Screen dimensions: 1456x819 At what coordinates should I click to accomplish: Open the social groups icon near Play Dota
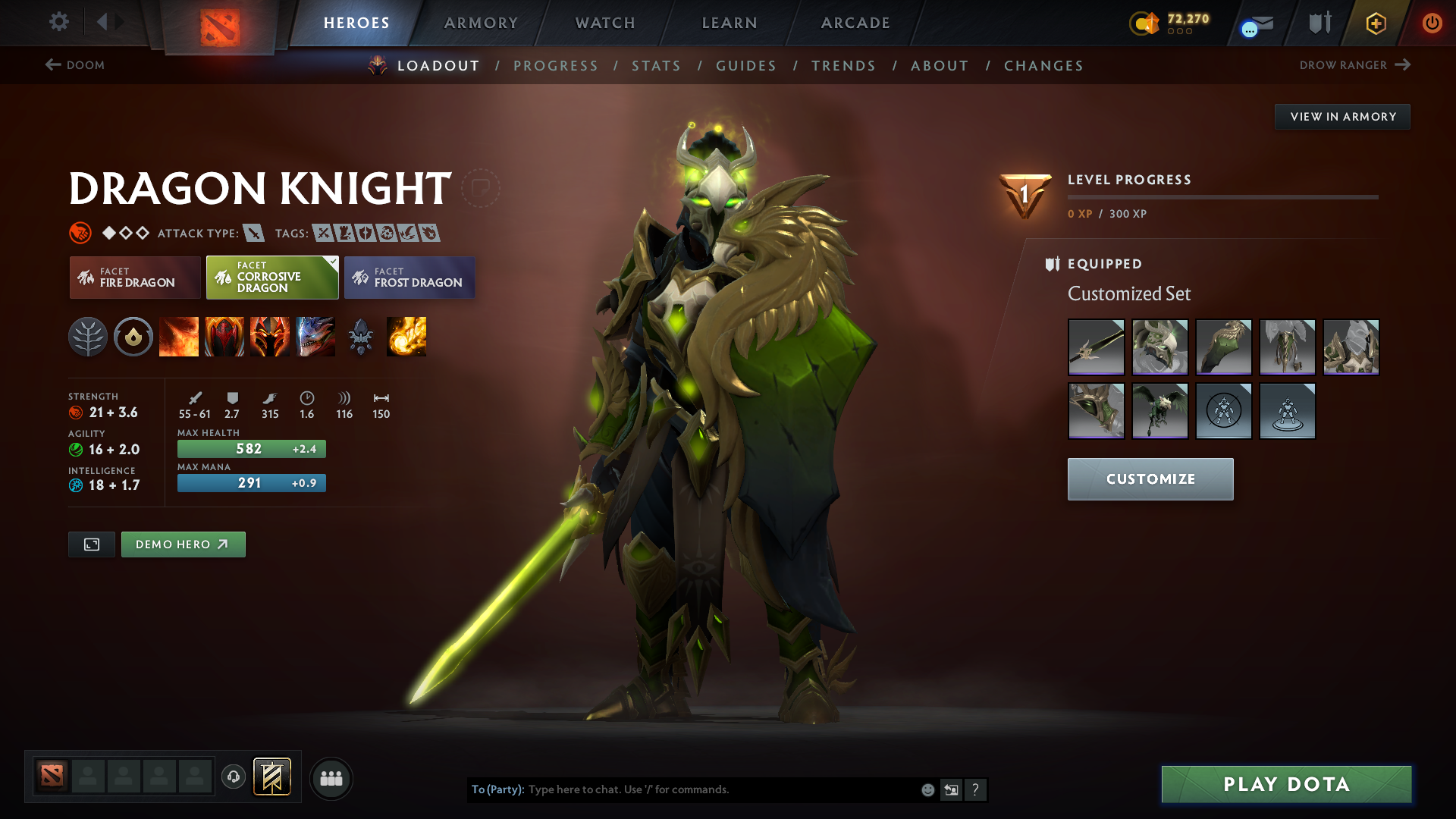(x=331, y=778)
